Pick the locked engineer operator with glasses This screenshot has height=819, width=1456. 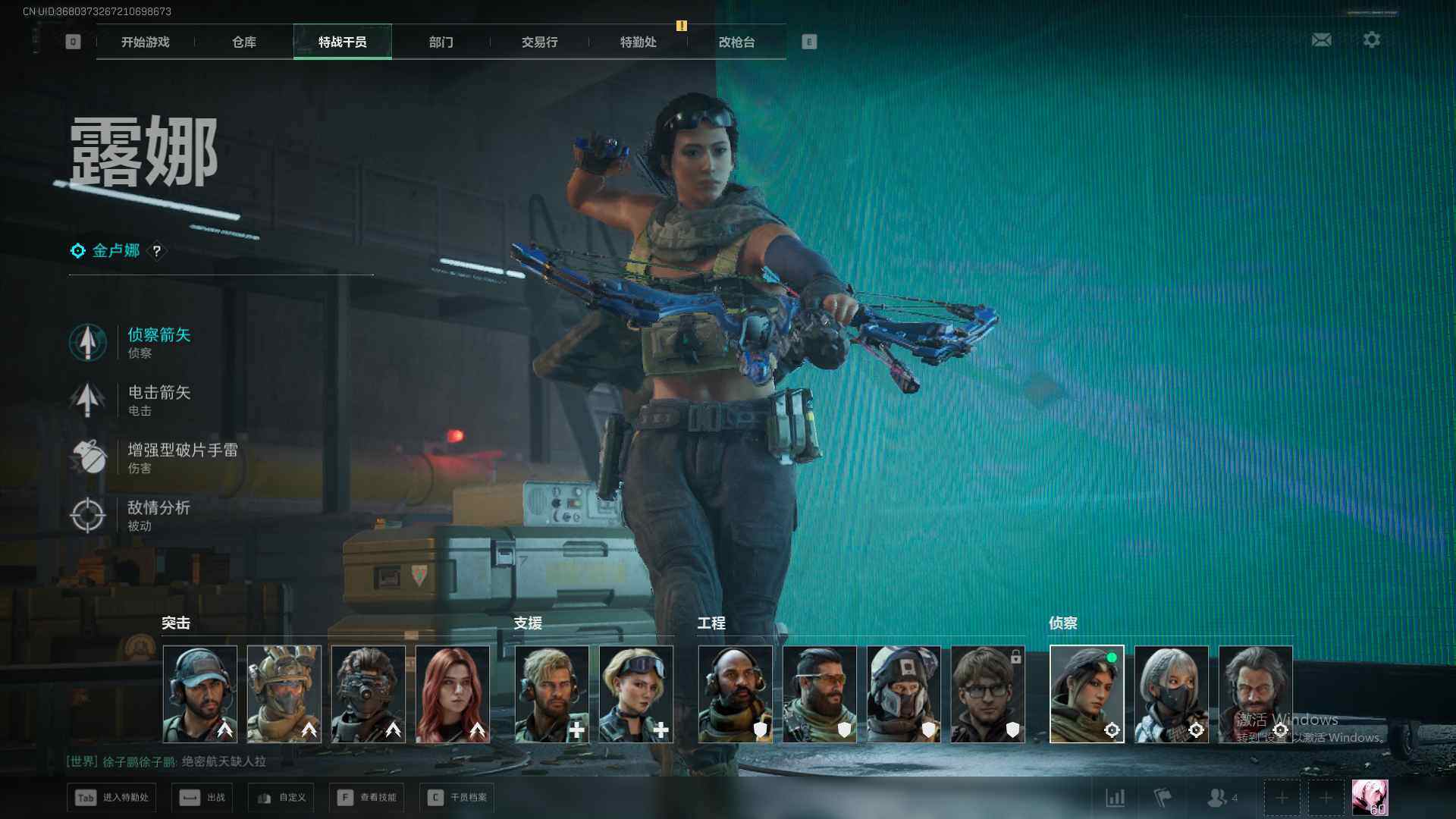(987, 693)
